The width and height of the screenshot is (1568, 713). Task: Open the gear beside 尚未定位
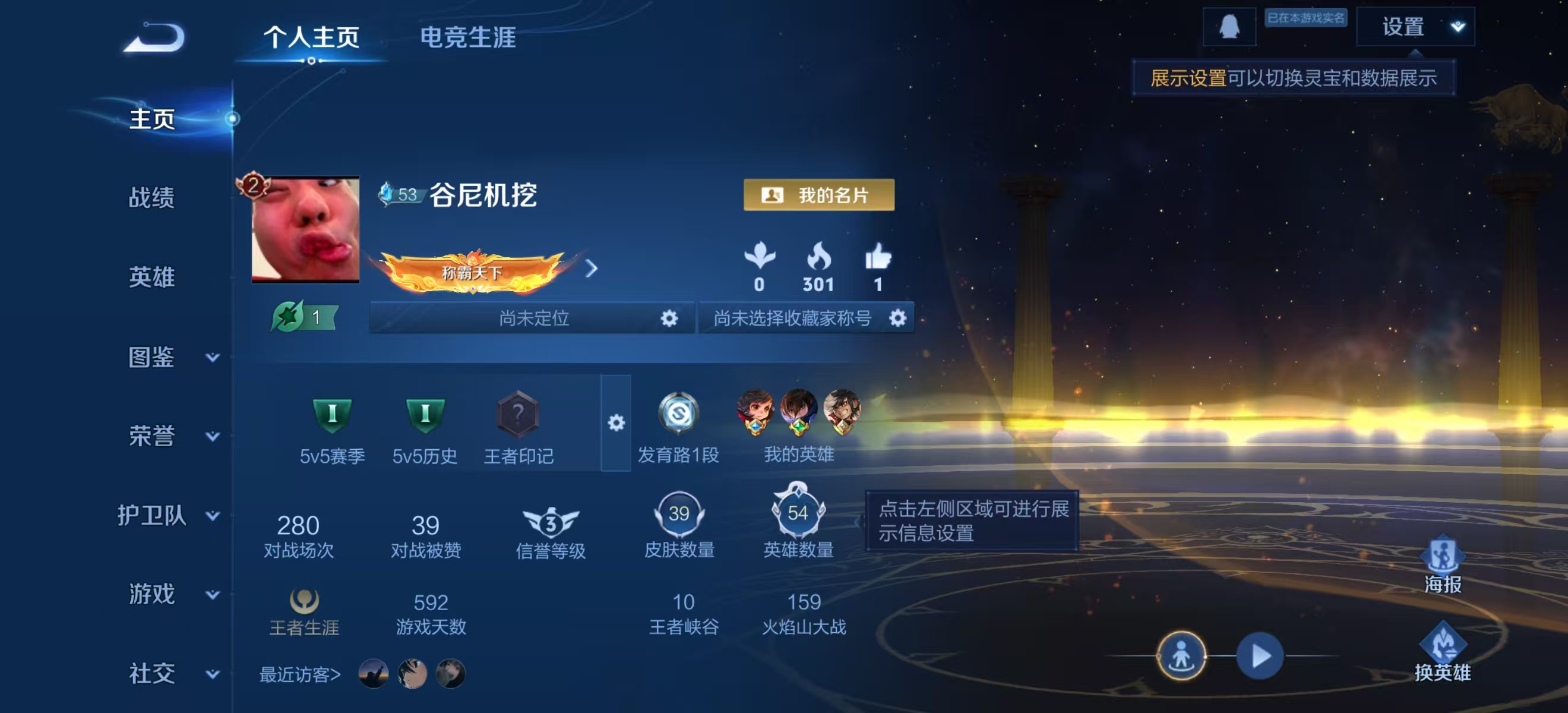coord(669,318)
